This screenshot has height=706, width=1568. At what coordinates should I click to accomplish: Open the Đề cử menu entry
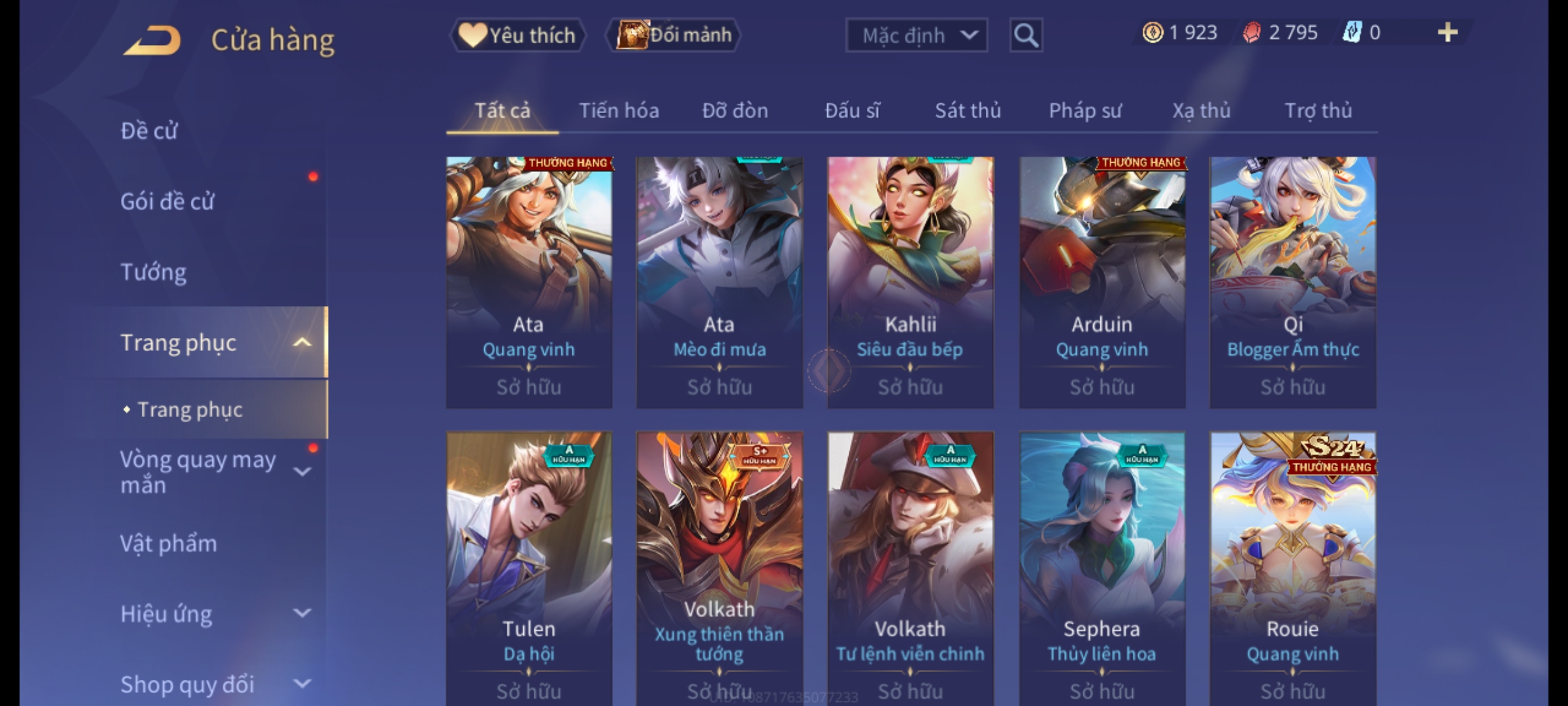[149, 131]
